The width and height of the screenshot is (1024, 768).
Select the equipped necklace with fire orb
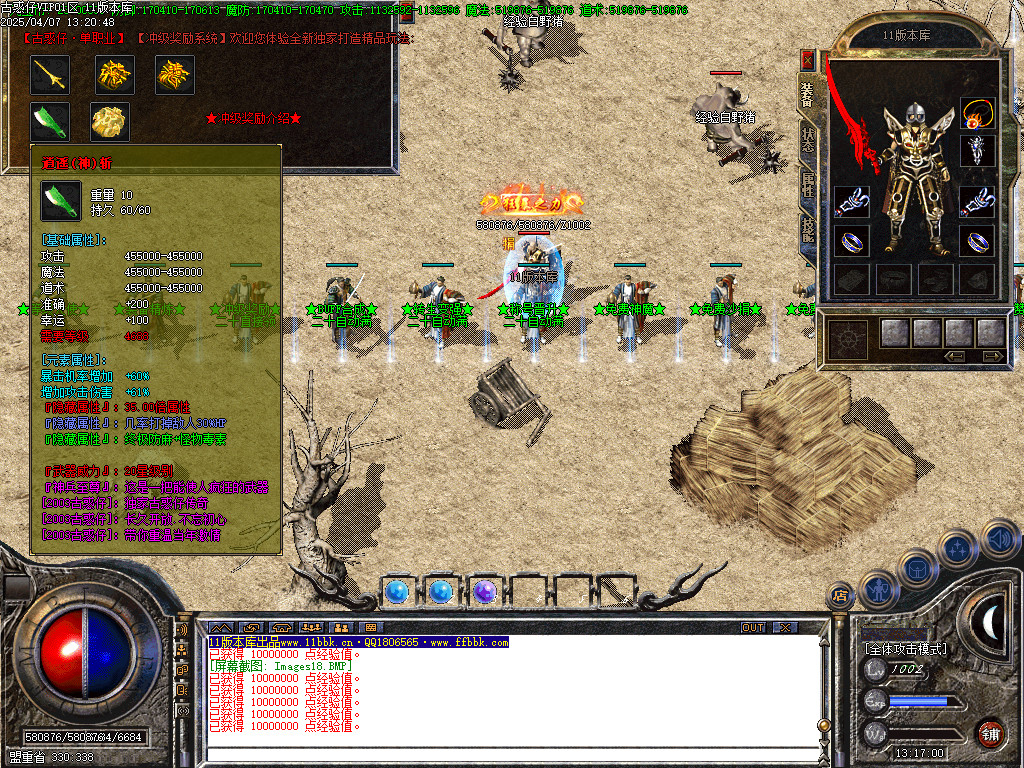pyautogui.click(x=978, y=113)
